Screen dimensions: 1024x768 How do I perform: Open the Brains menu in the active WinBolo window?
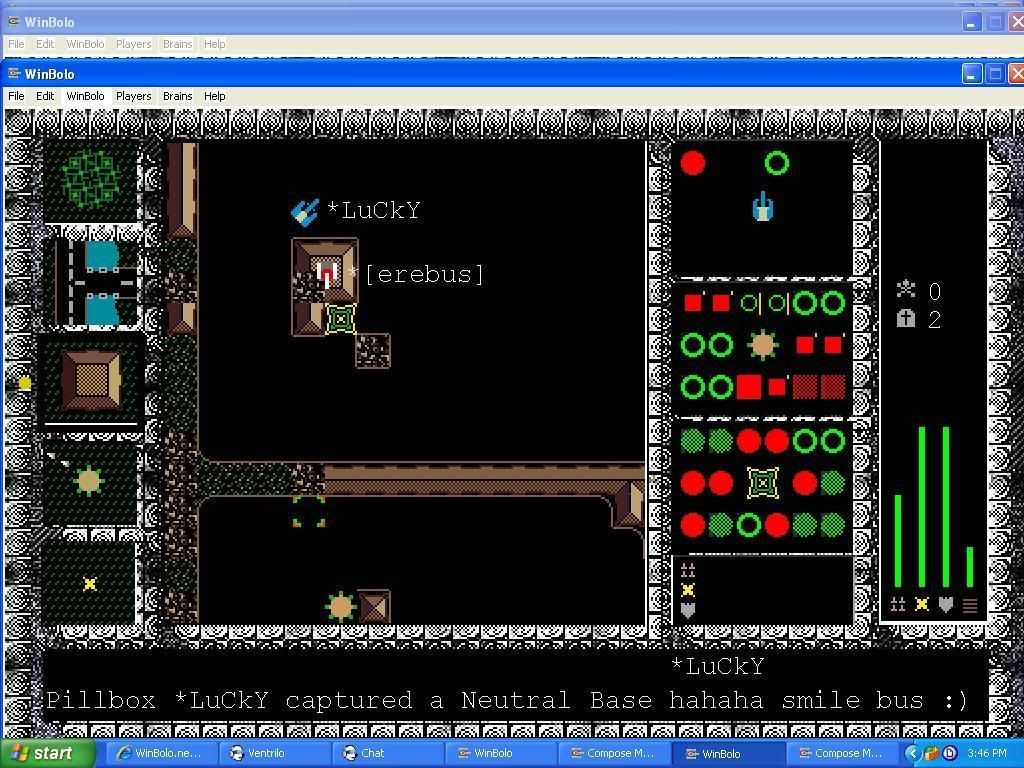[x=177, y=96]
